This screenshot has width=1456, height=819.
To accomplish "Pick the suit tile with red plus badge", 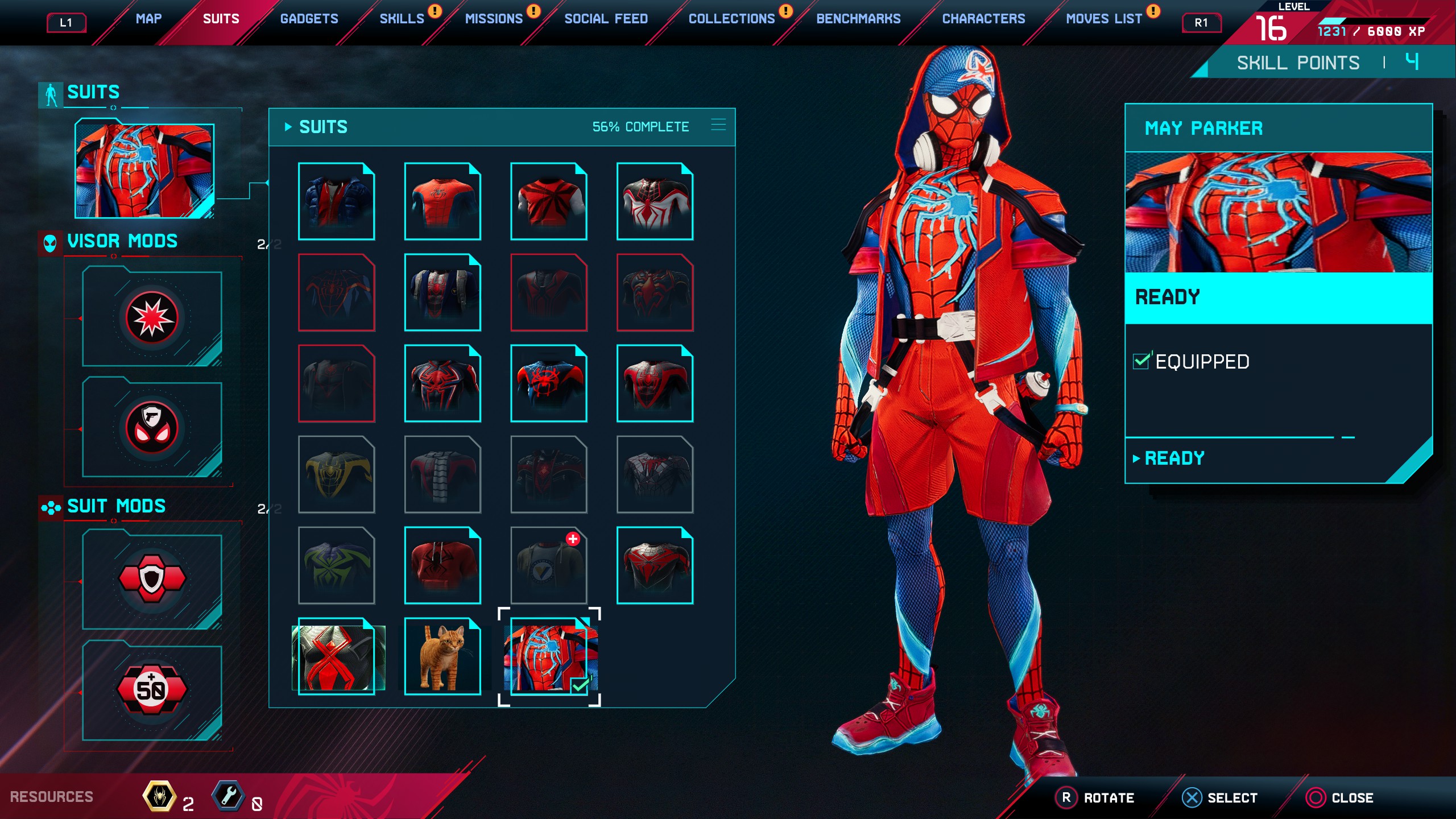I will pos(549,565).
